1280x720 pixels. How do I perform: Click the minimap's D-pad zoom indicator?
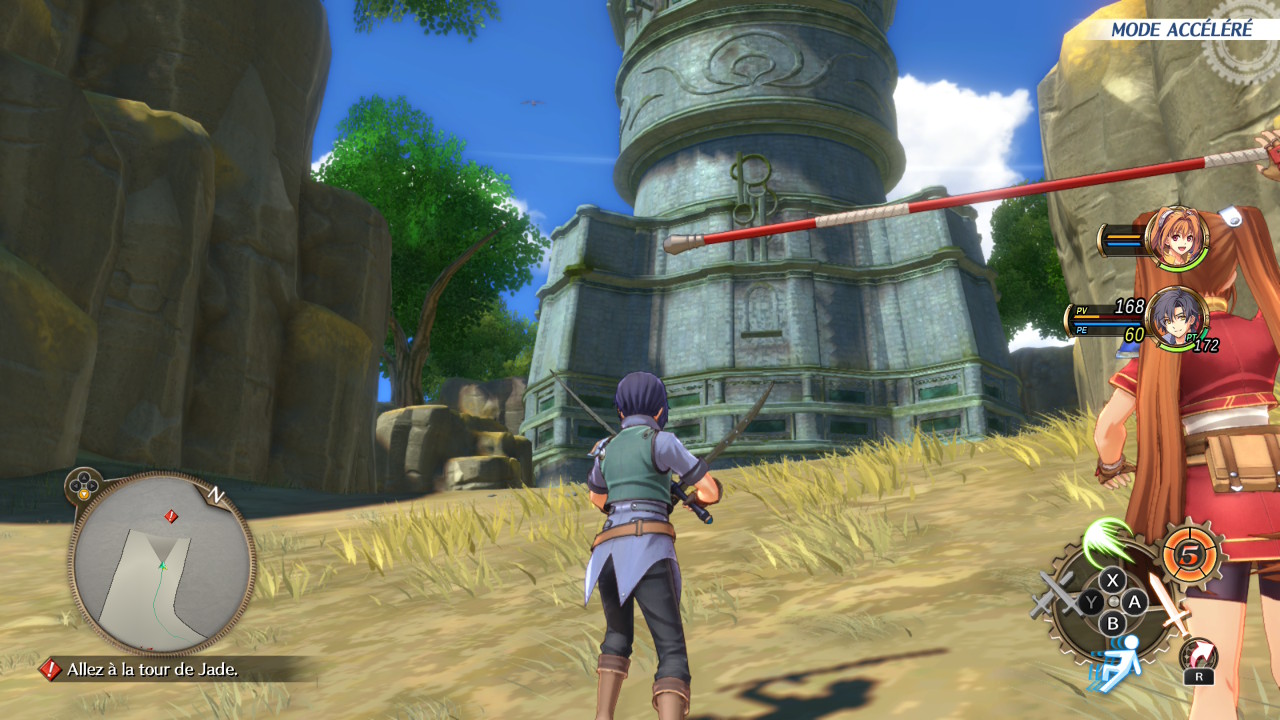point(82,486)
